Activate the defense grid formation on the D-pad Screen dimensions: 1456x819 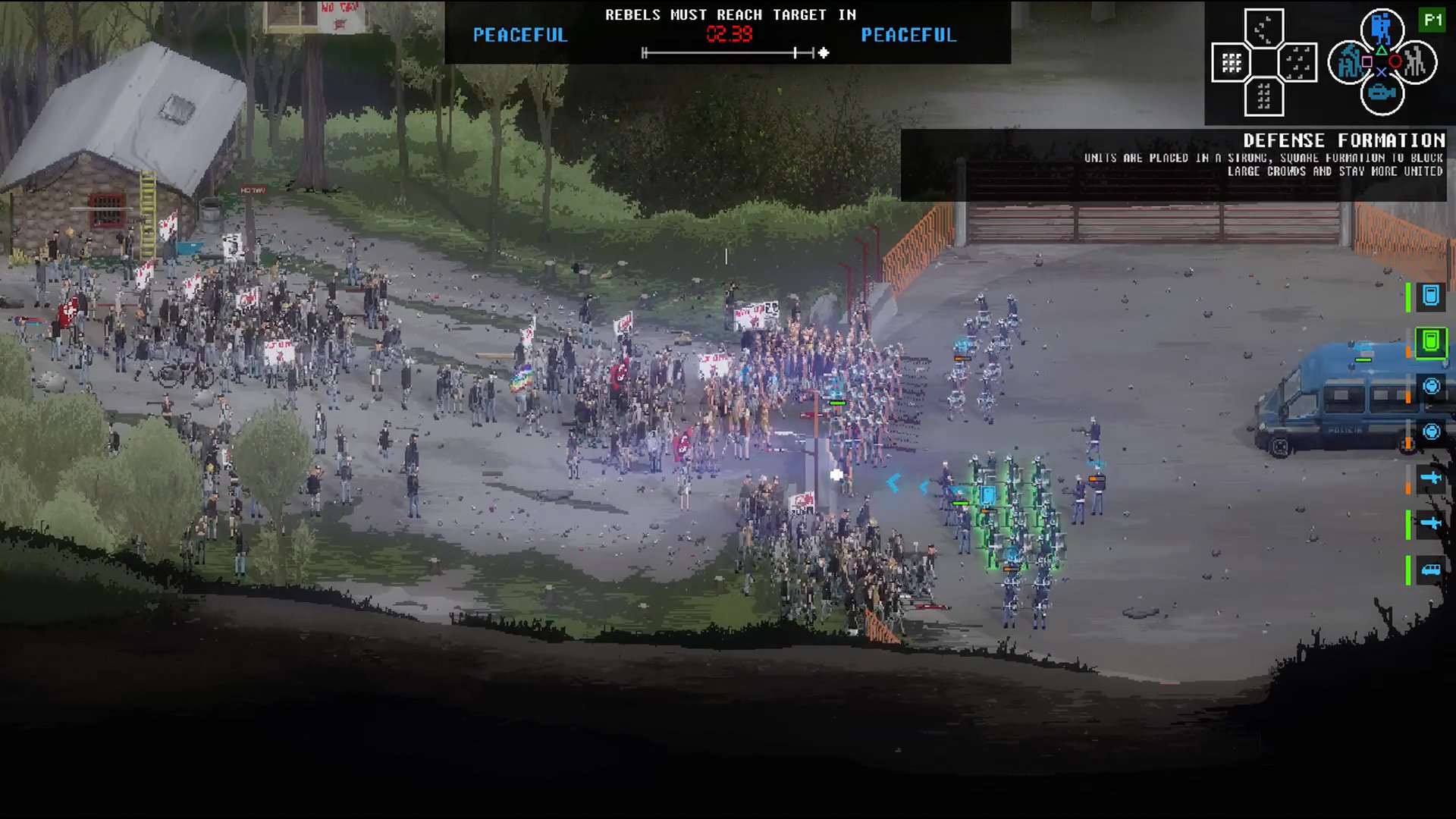click(1234, 62)
